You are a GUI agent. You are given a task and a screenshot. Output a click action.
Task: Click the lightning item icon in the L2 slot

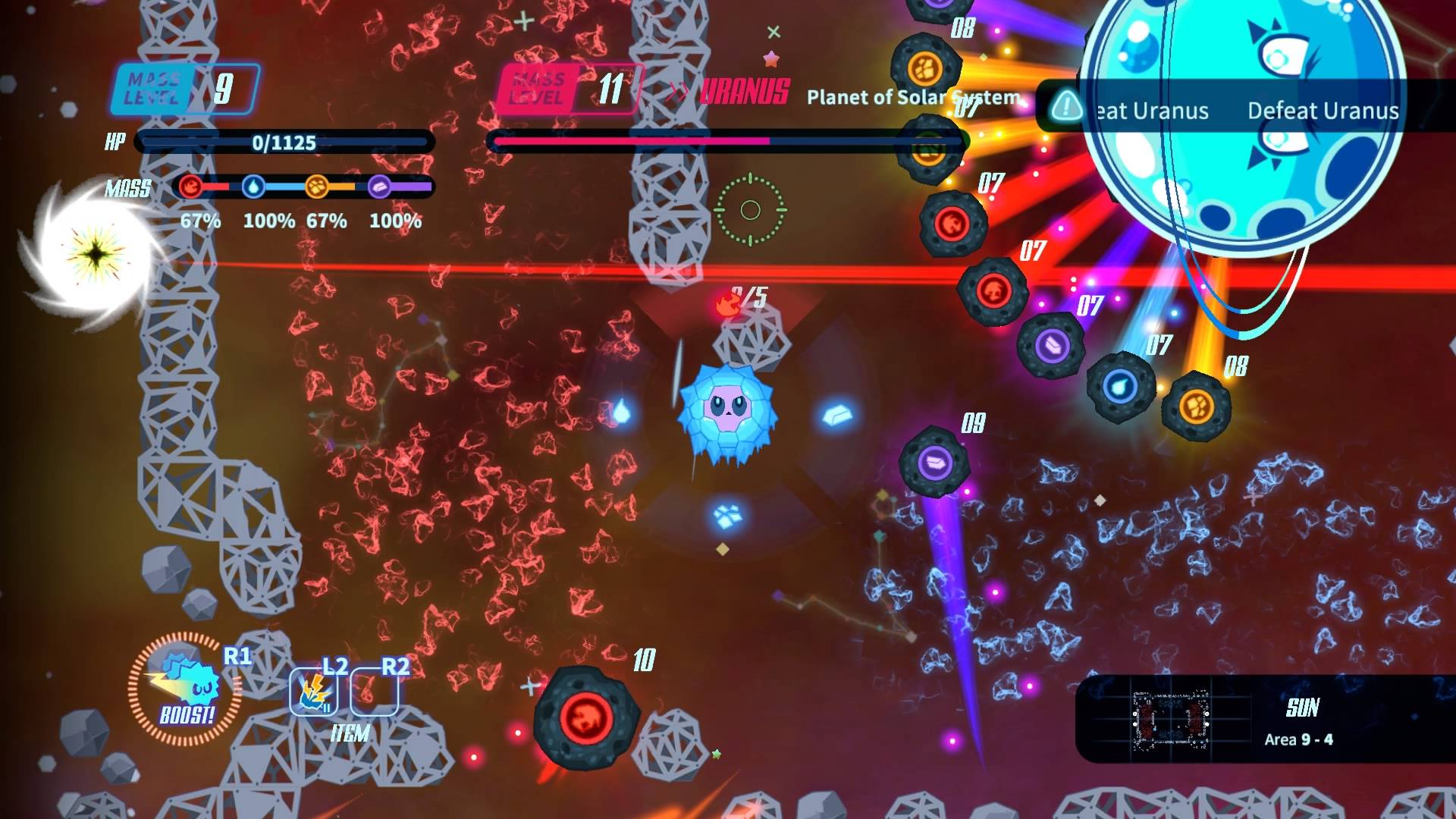click(312, 698)
